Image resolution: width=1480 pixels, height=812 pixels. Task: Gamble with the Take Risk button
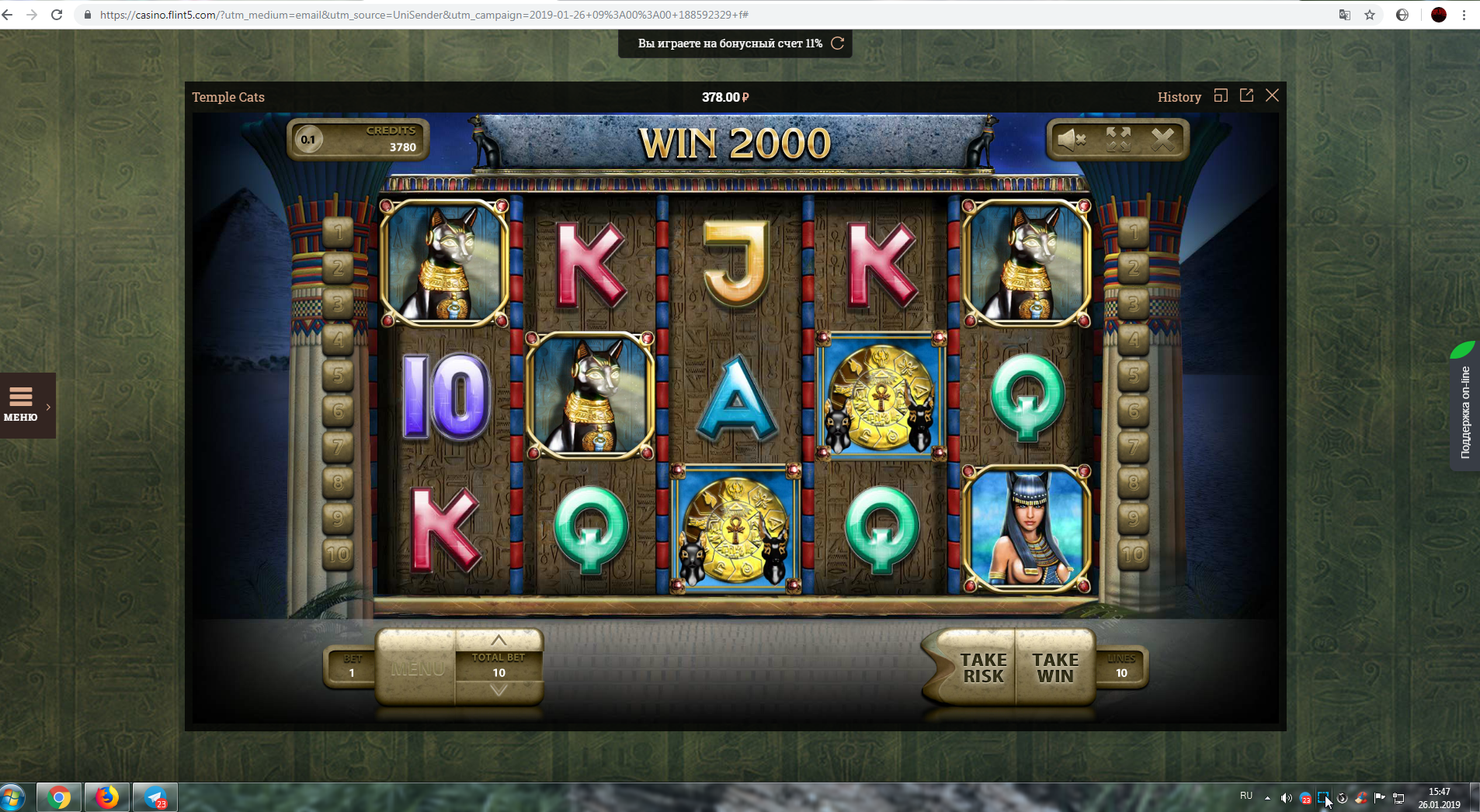coord(982,668)
